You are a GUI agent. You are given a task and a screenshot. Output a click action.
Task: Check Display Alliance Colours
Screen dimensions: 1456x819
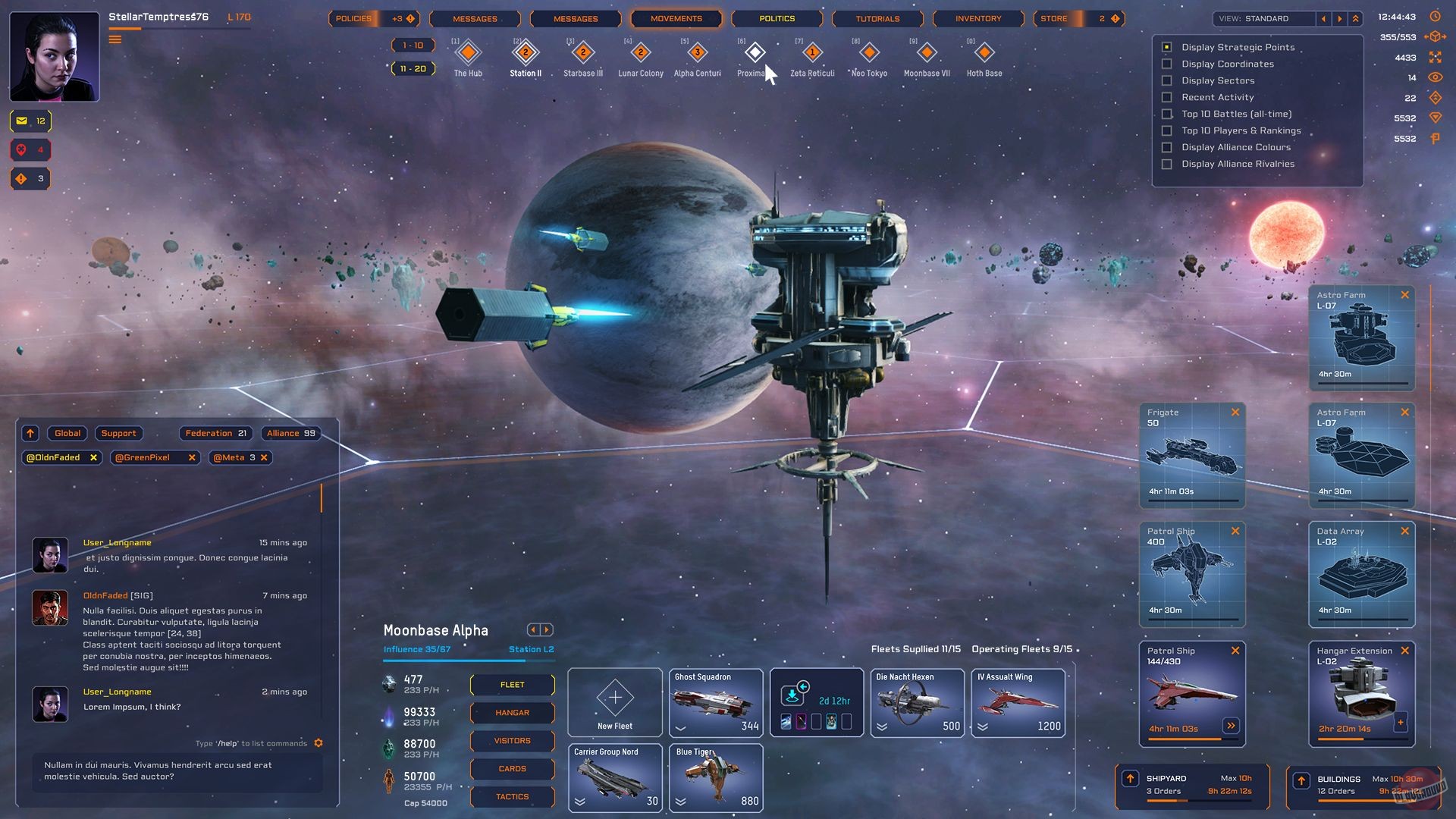[1166, 147]
